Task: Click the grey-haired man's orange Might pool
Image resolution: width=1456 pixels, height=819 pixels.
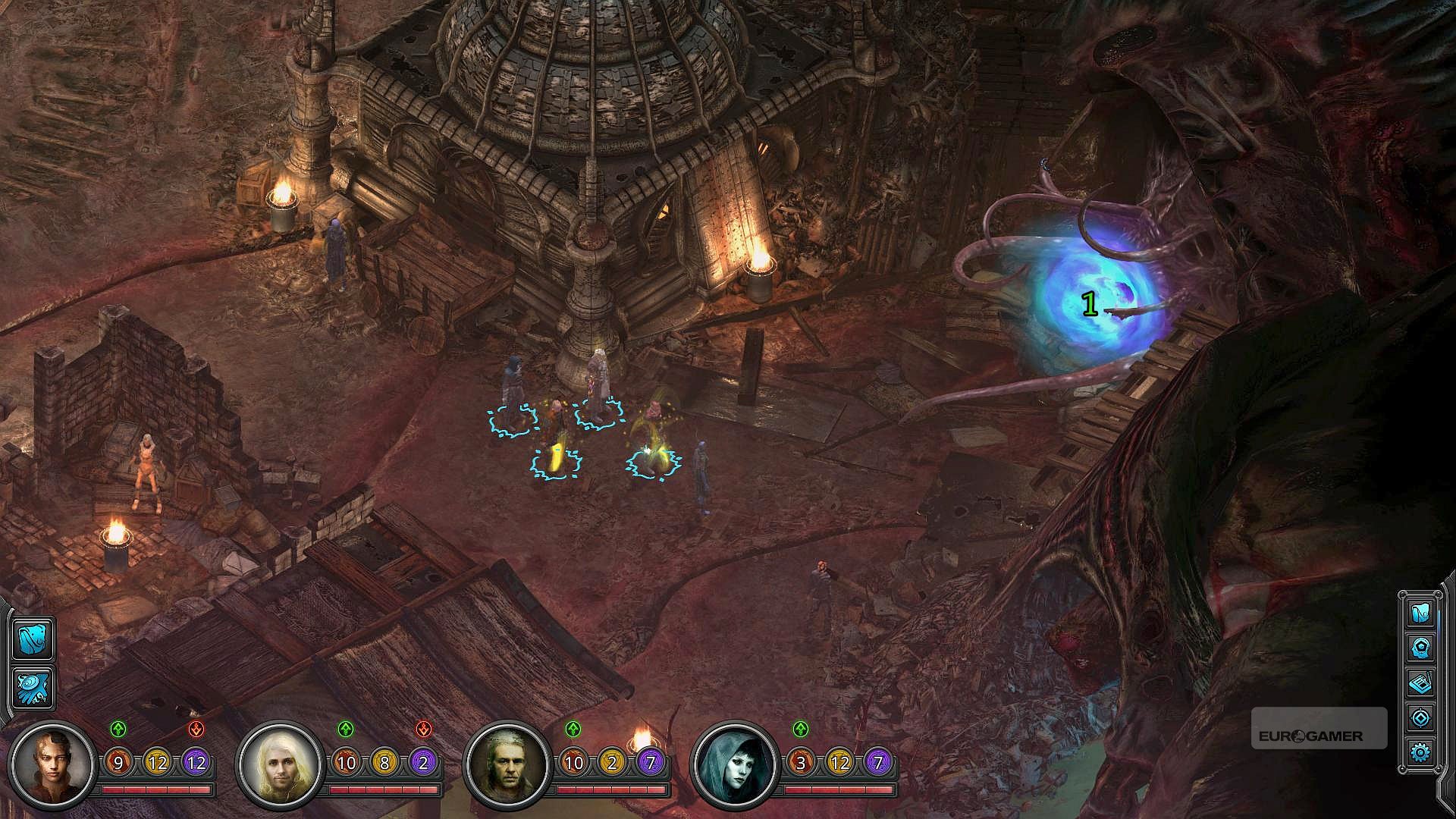Action: (573, 763)
